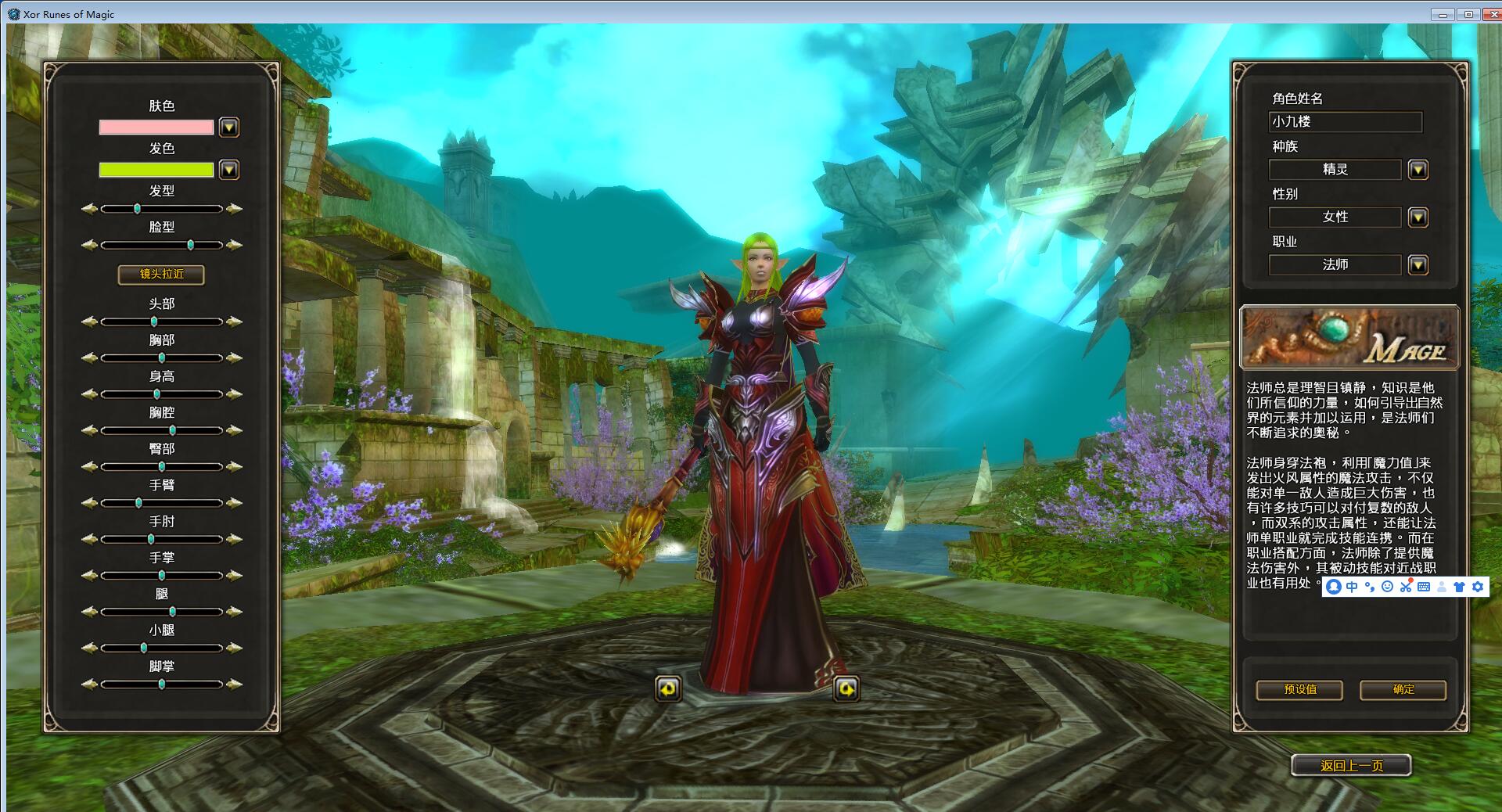
Task: Open the skin color (肤色) dropdown
Action: point(228,128)
